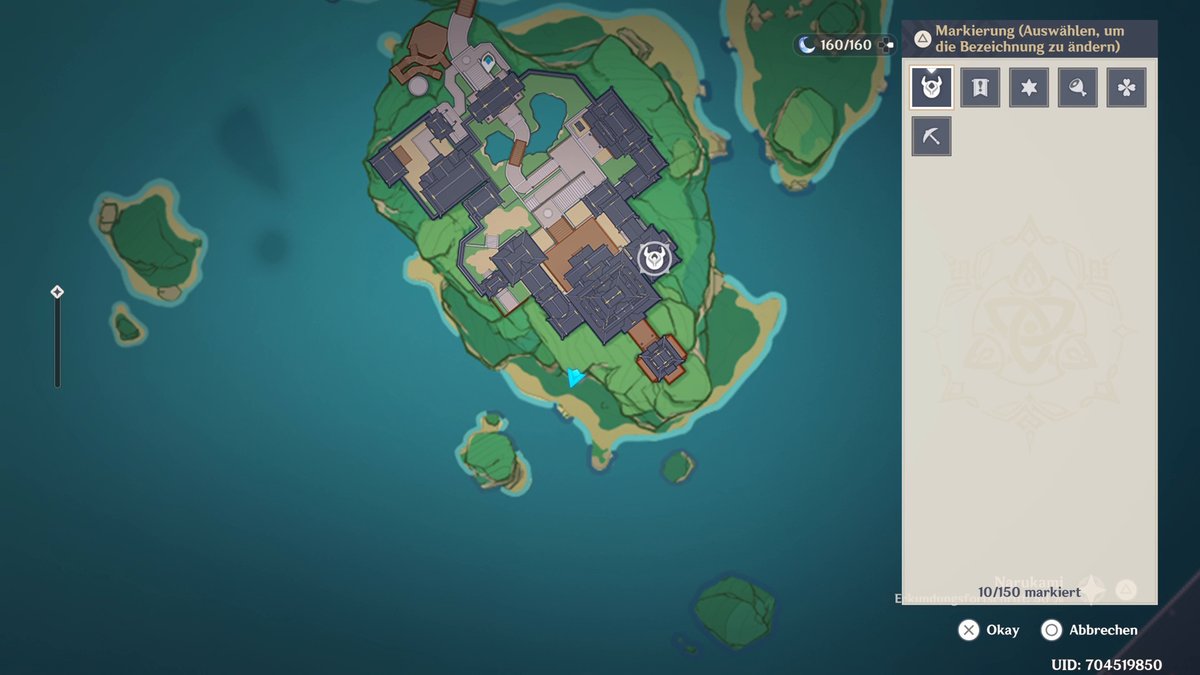Pick the six-pointed star marker icon

pyautogui.click(x=1029, y=88)
